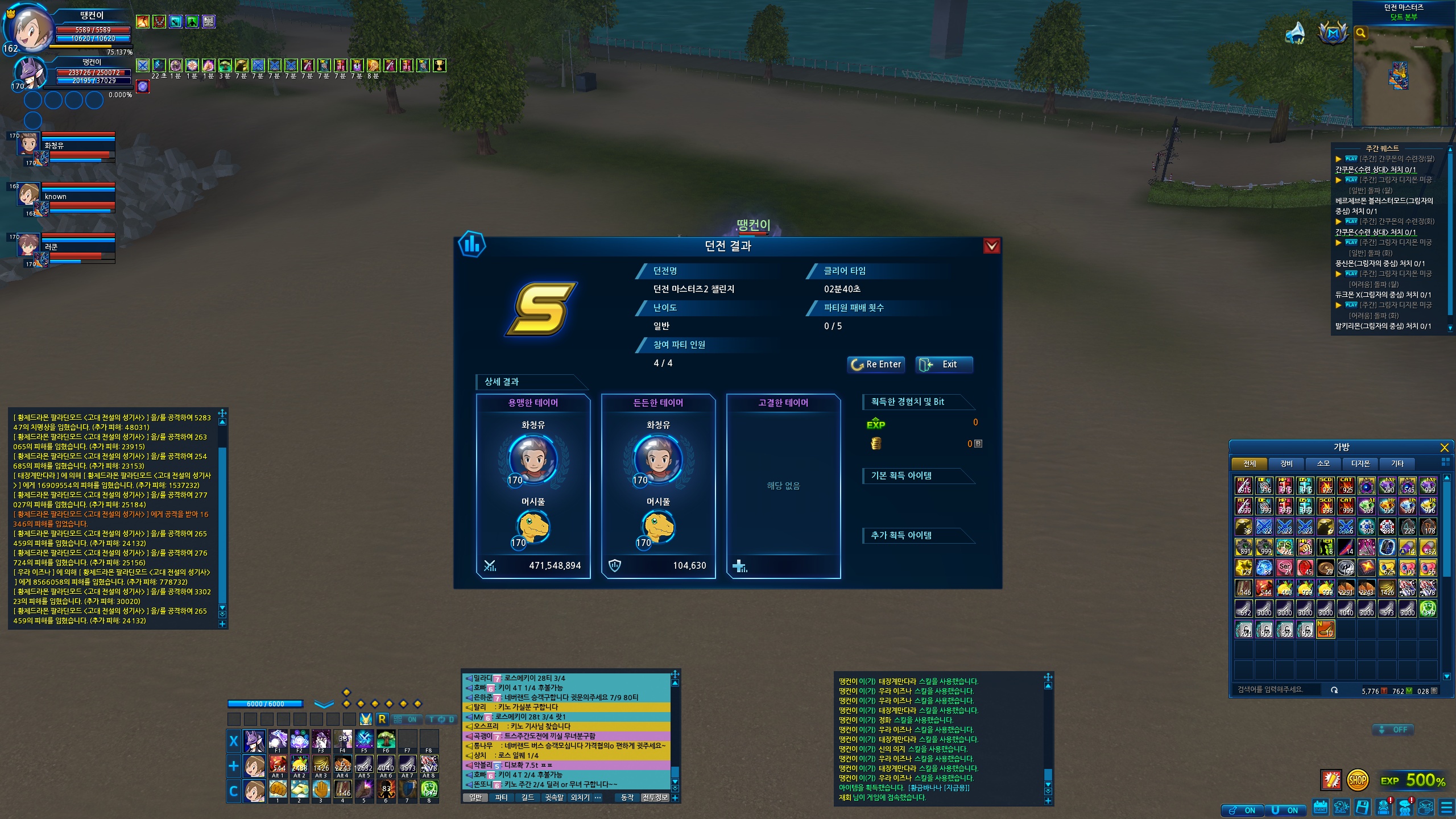Use the green tree skill on F6
This screenshot has height=819, width=1456.
click(386, 739)
